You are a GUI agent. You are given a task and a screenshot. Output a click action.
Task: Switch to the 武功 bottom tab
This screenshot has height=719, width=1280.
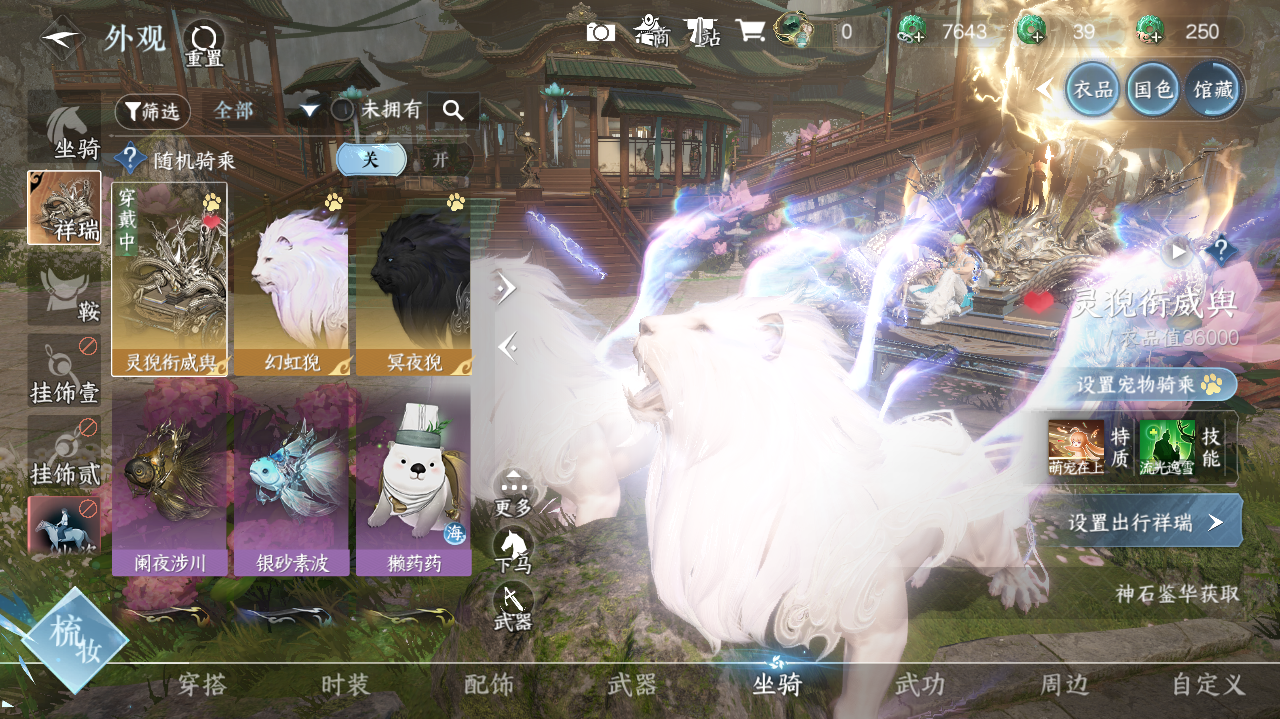919,685
